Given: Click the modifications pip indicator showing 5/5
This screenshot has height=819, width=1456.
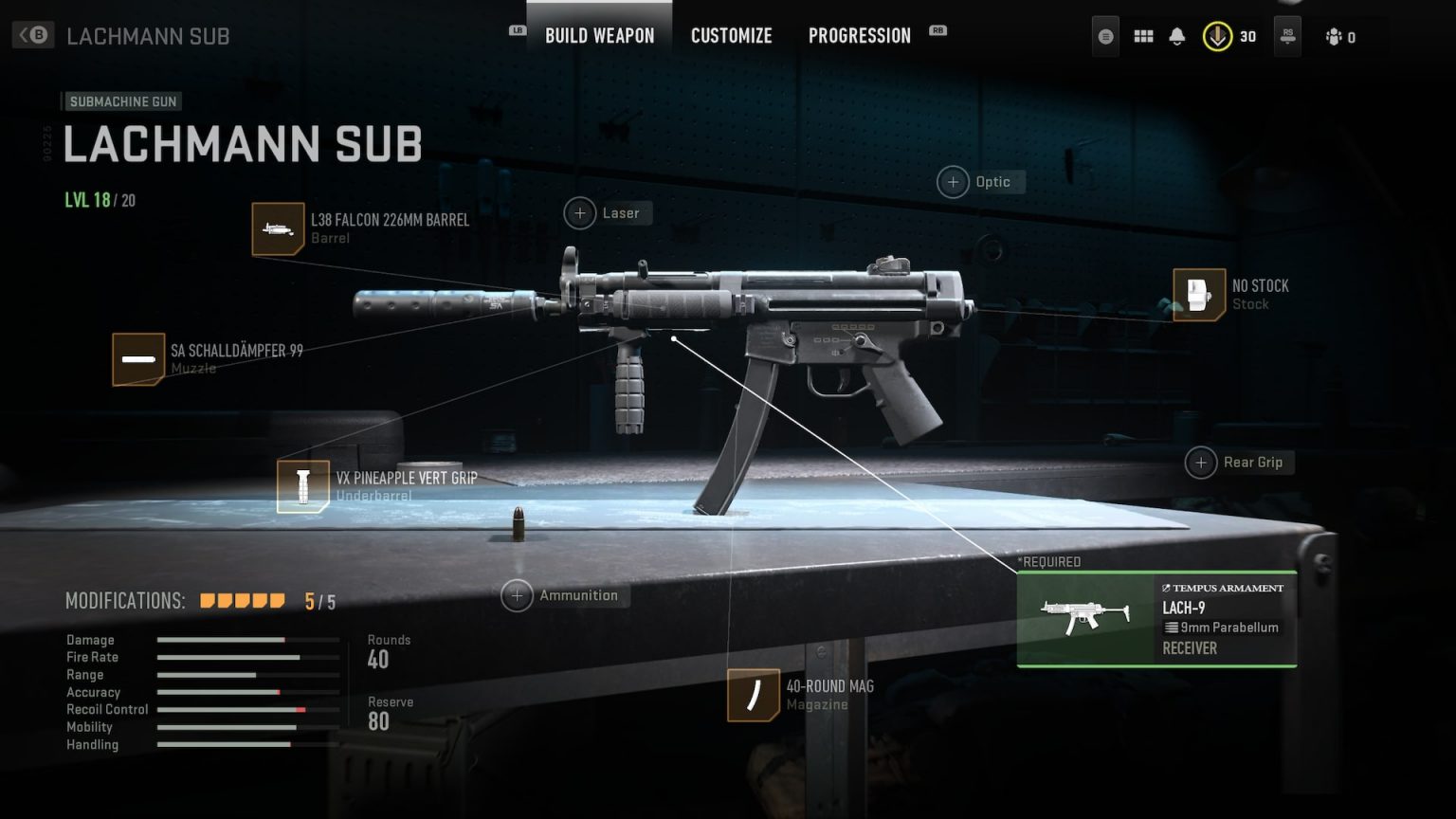Looking at the screenshot, I should tap(242, 600).
